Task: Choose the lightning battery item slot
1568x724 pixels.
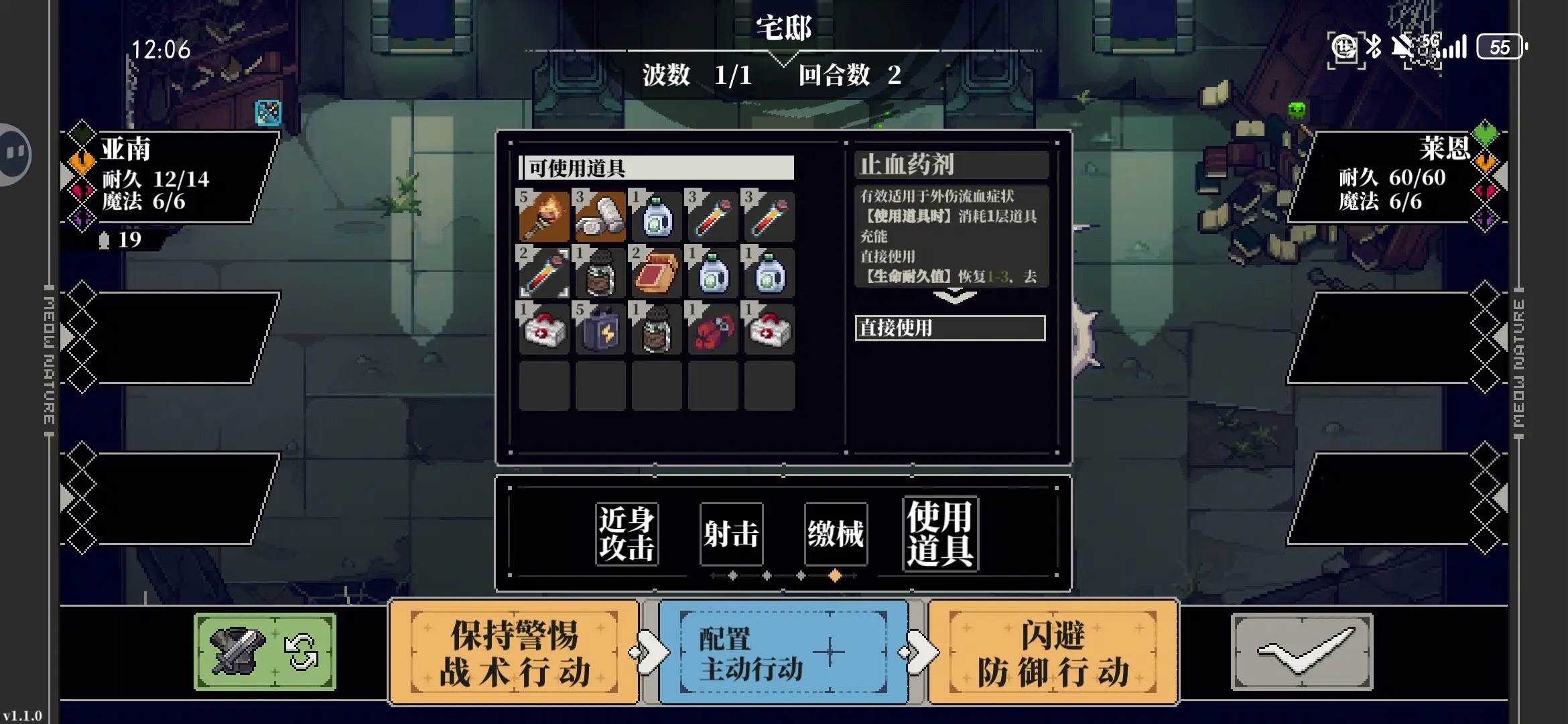Action: pos(600,329)
